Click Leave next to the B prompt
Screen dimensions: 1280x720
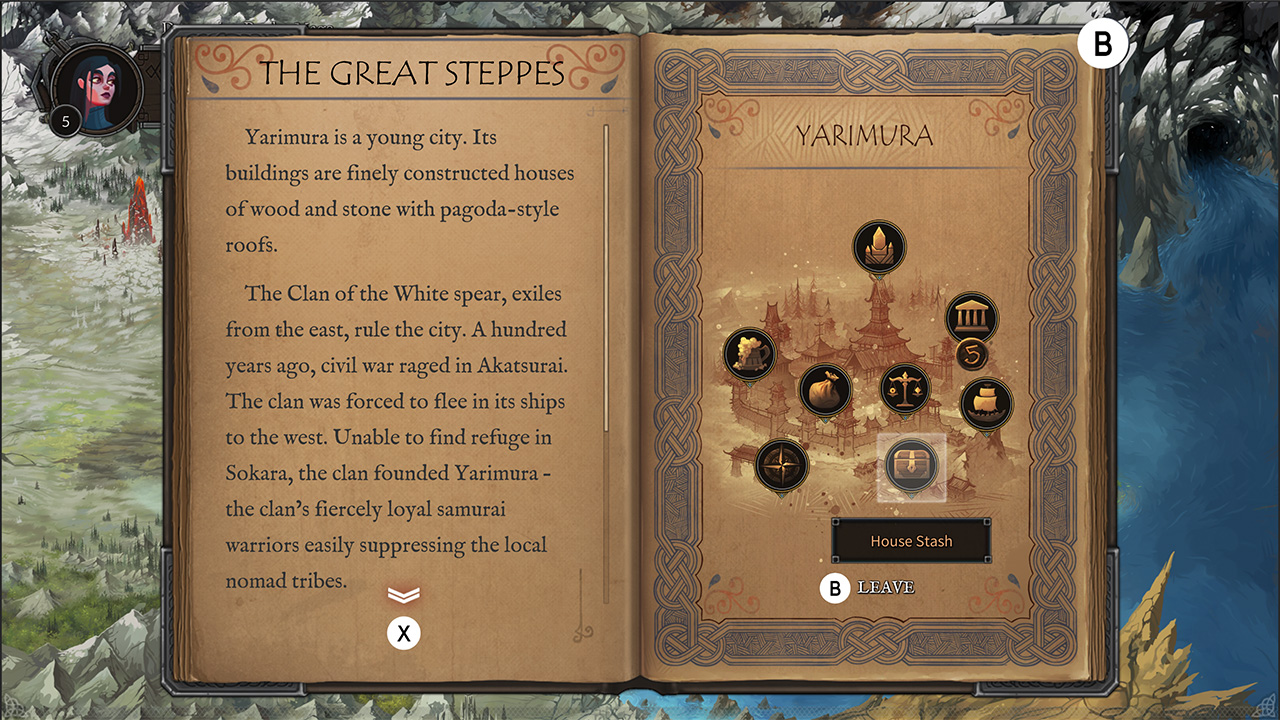(888, 588)
